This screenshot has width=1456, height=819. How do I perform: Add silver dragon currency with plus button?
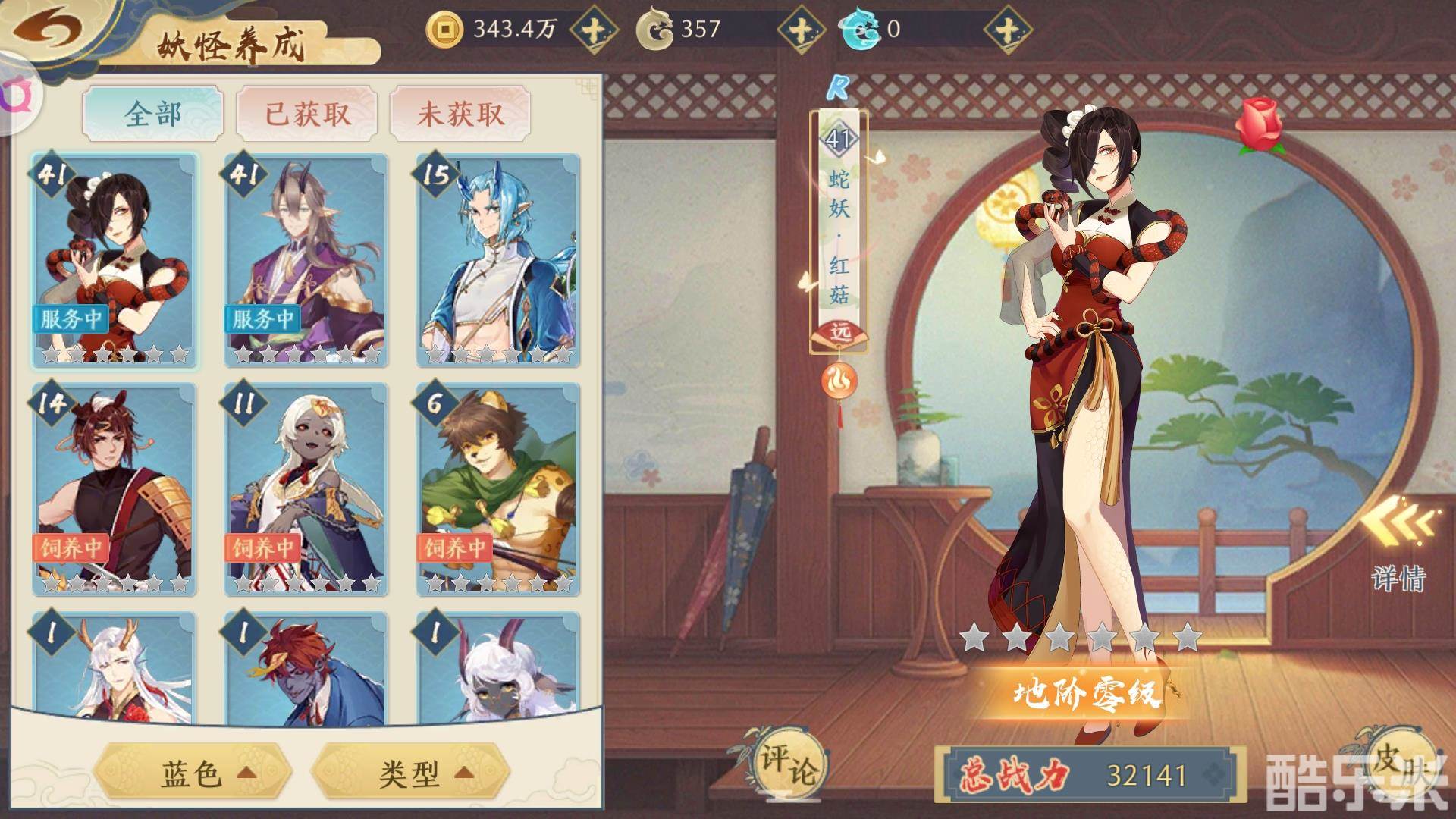pos(801,30)
